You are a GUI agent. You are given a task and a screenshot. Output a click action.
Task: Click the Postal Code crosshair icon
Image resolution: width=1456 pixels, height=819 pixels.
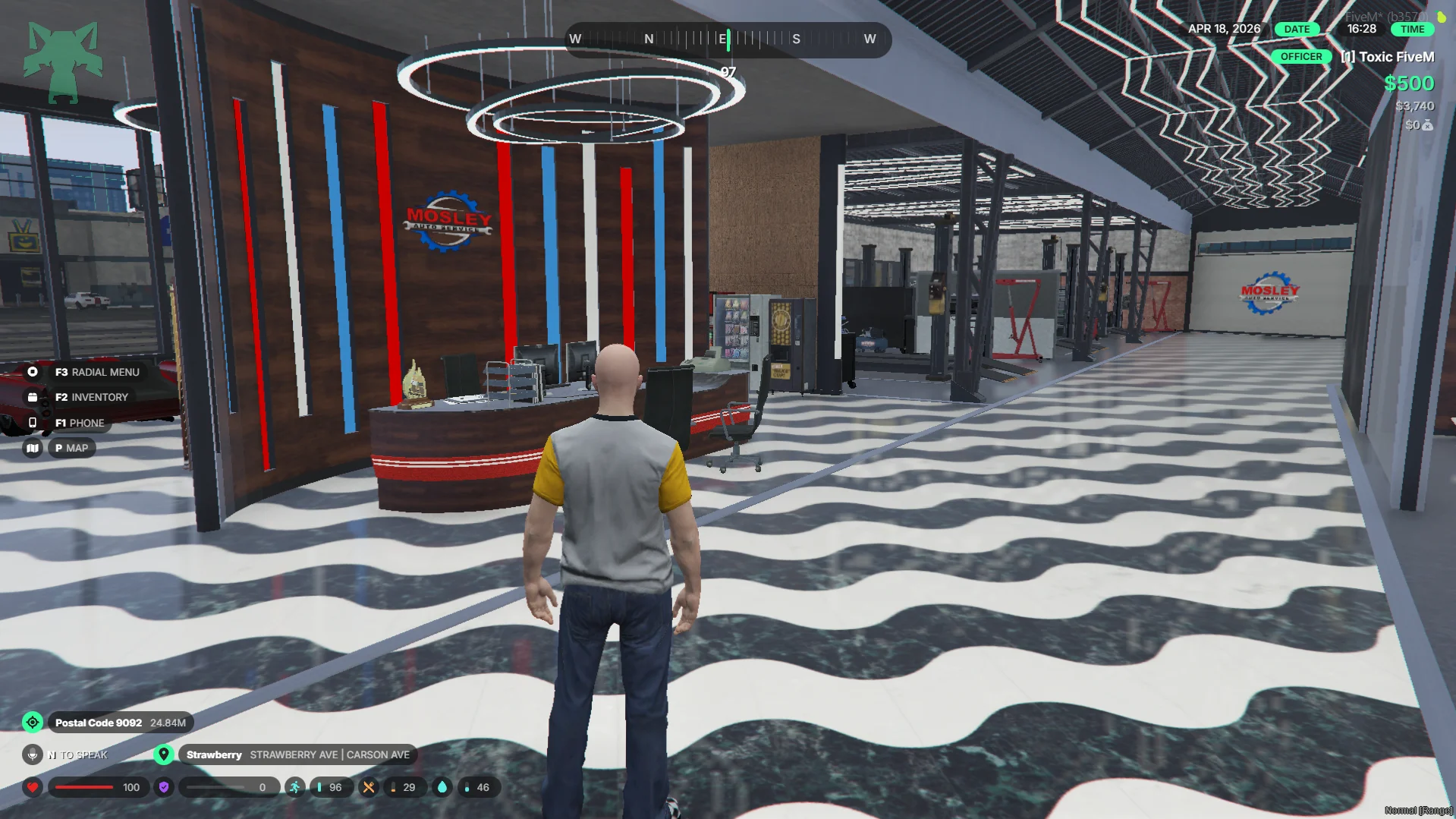coord(33,723)
